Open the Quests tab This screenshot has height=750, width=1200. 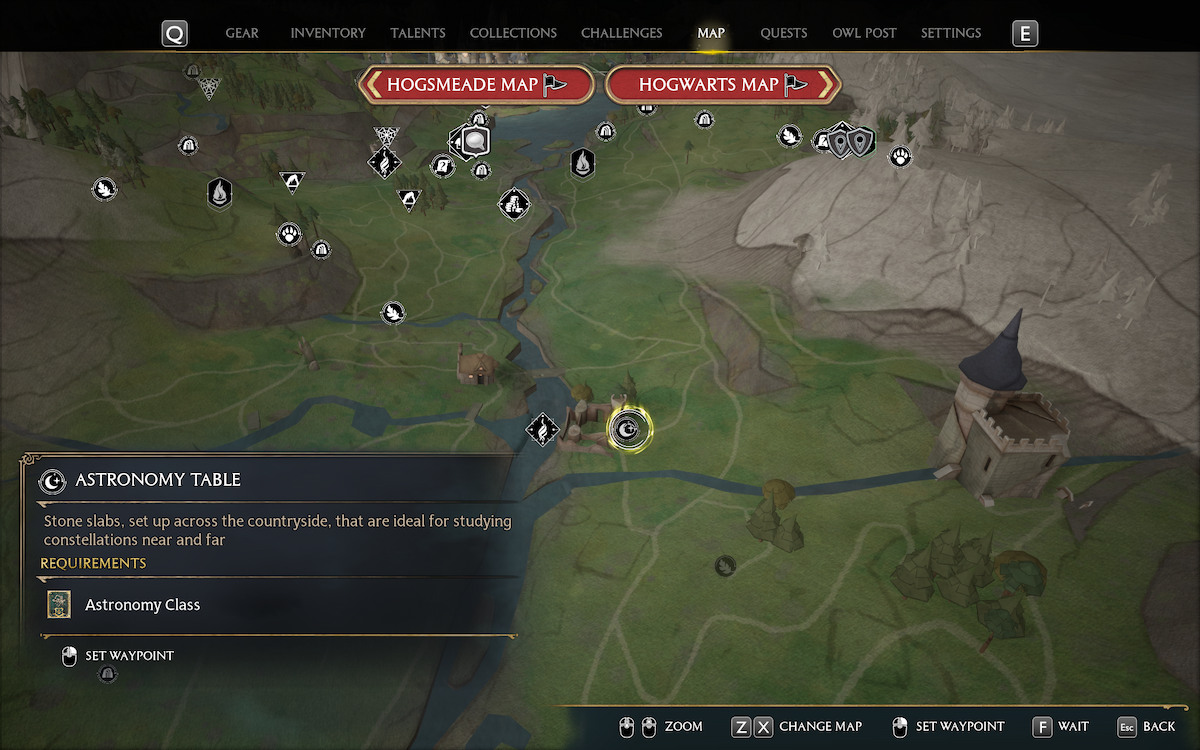click(783, 33)
